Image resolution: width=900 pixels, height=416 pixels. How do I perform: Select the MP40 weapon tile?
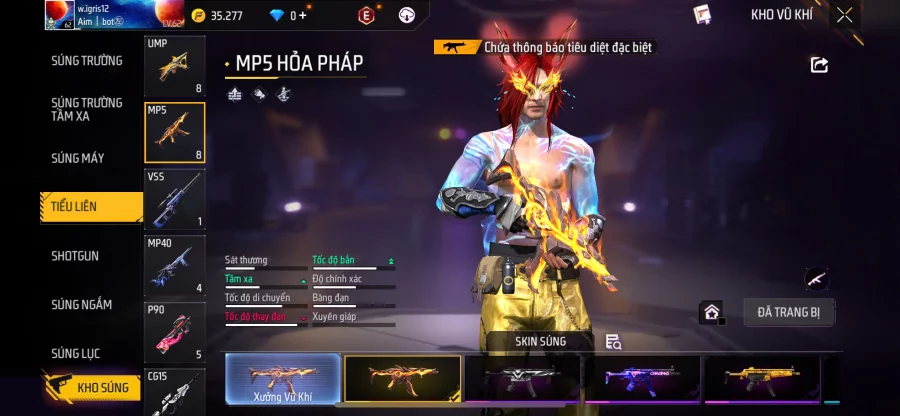coord(174,265)
